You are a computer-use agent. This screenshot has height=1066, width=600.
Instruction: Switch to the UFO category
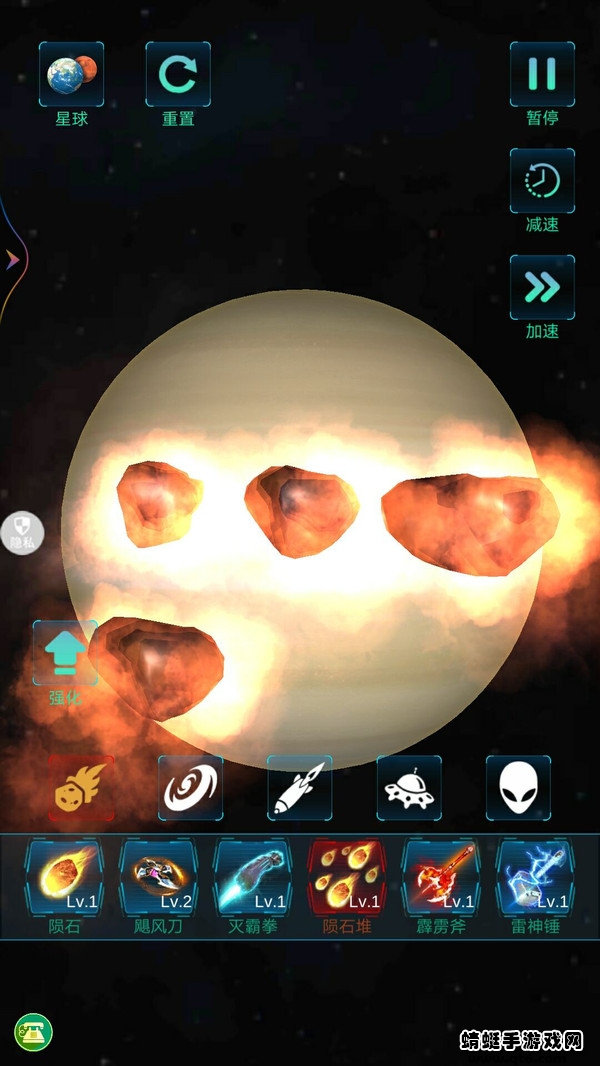pos(409,788)
